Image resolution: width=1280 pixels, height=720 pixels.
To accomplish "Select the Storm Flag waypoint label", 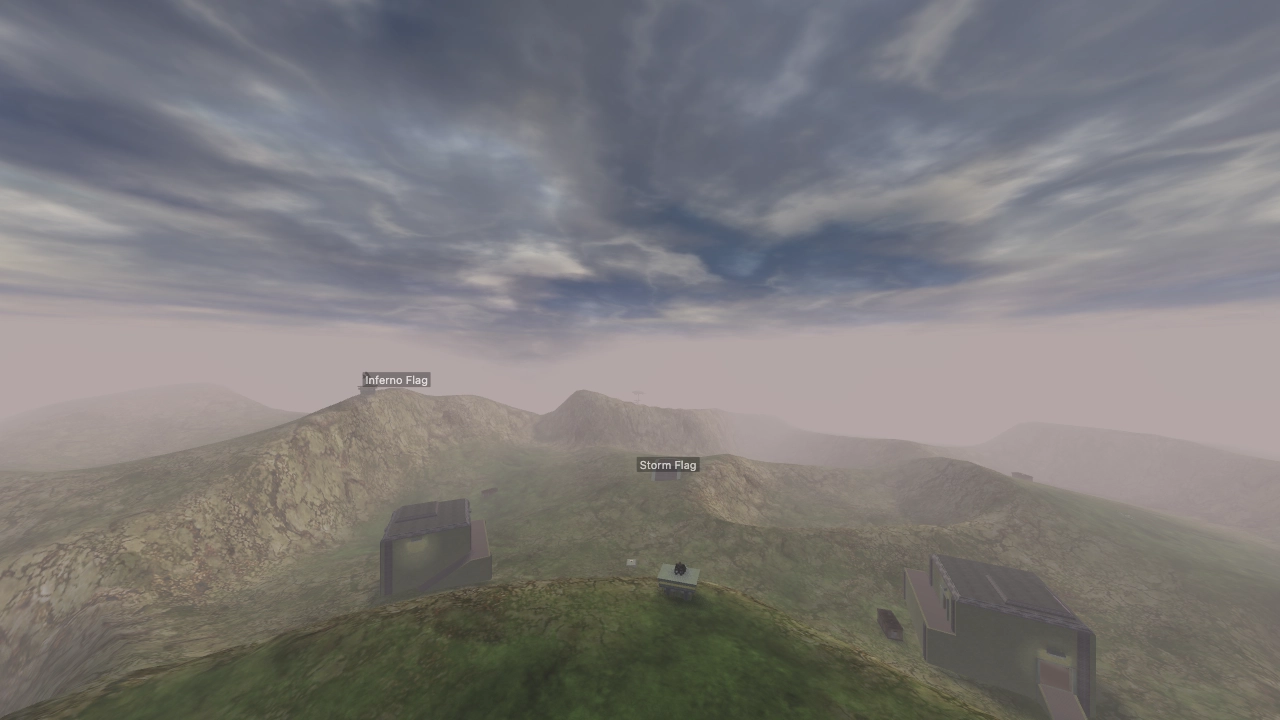I will click(667, 464).
